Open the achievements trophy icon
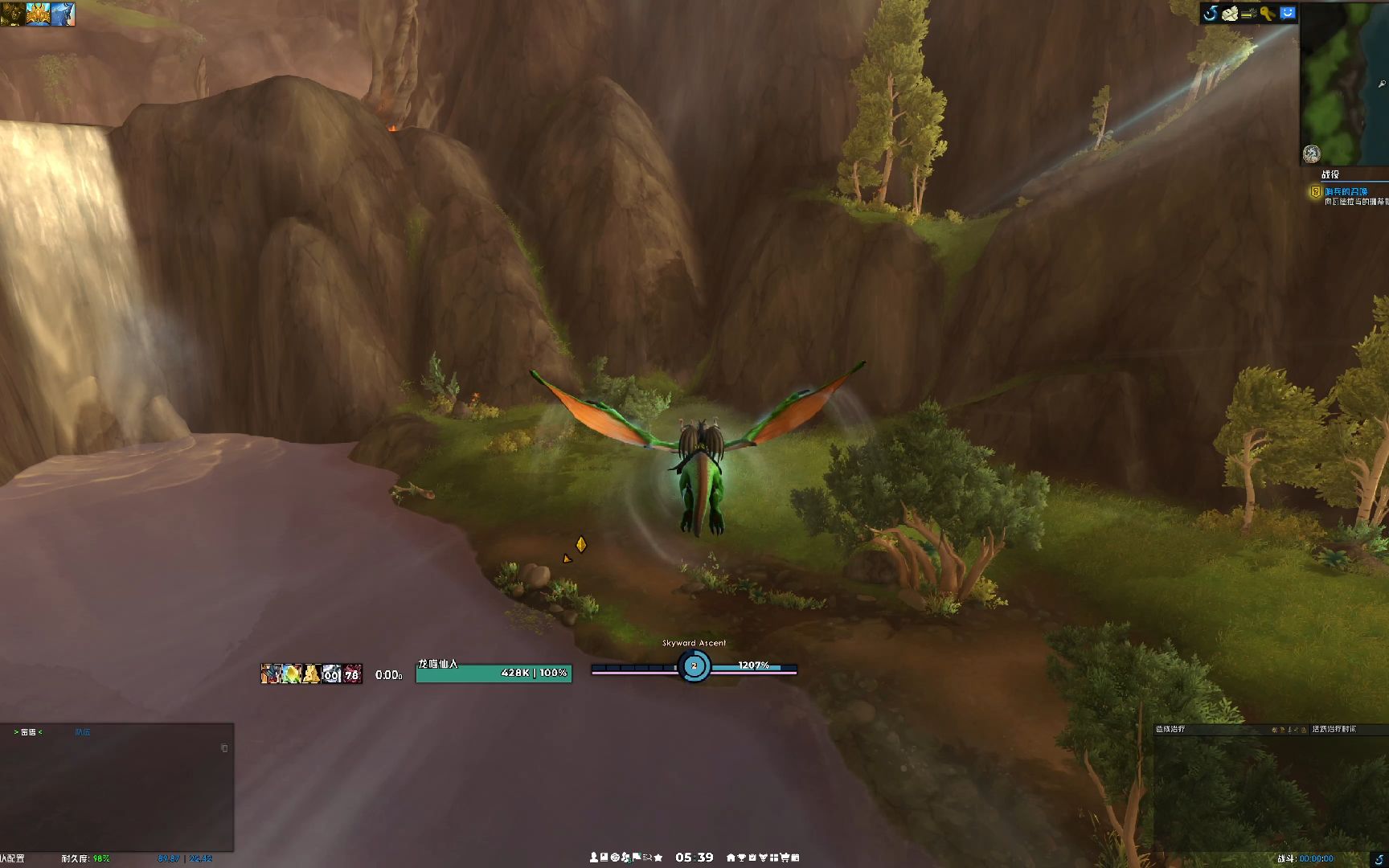This screenshot has height=868, width=1389. [741, 858]
